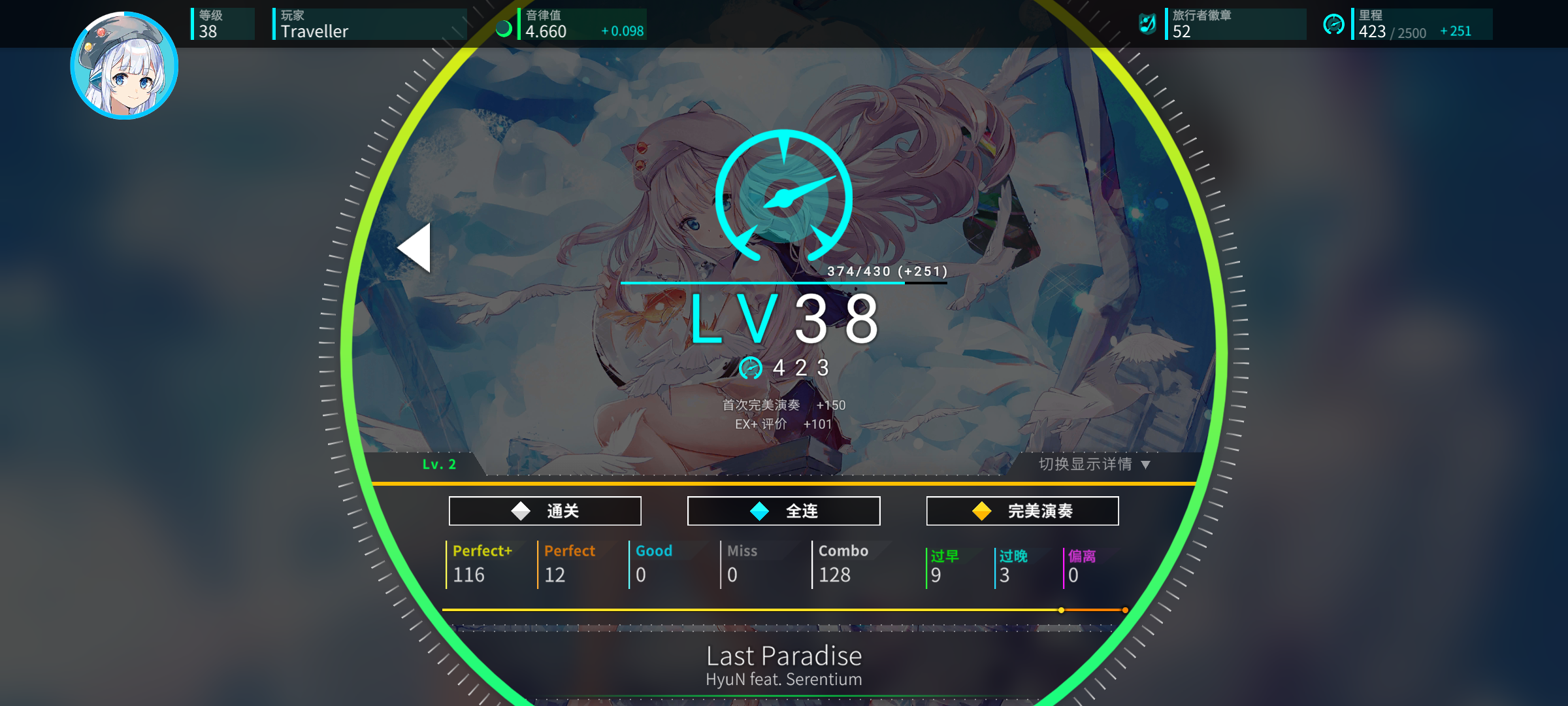The height and width of the screenshot is (706, 1568).
Task: Toggle the 通关 achievement badge
Action: (x=545, y=511)
